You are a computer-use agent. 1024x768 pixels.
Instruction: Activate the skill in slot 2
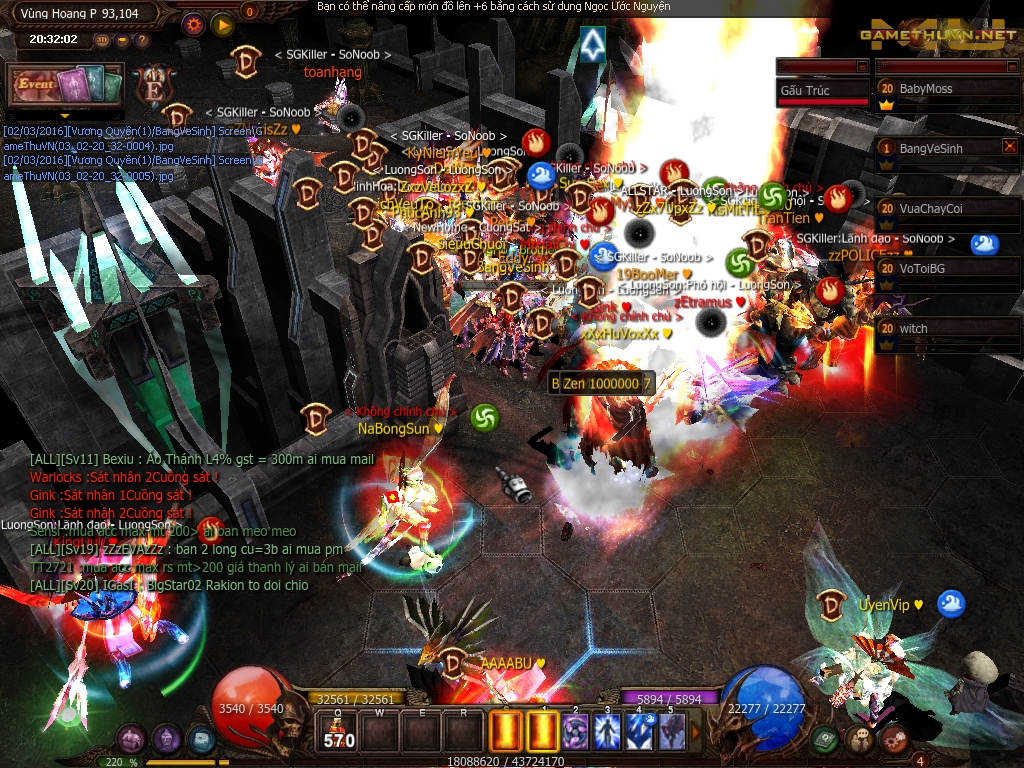(575, 731)
